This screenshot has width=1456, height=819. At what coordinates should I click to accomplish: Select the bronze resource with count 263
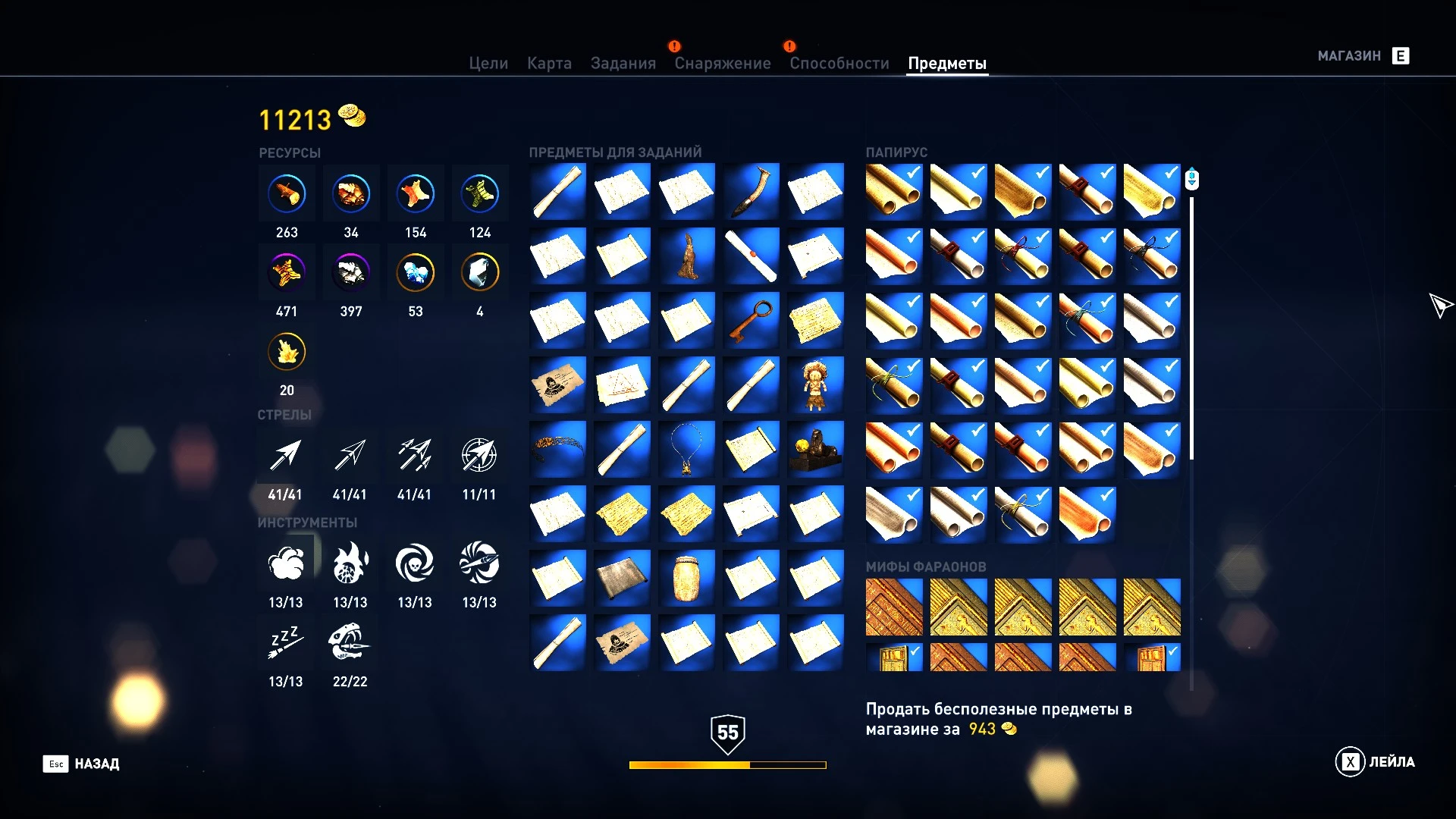click(x=286, y=193)
